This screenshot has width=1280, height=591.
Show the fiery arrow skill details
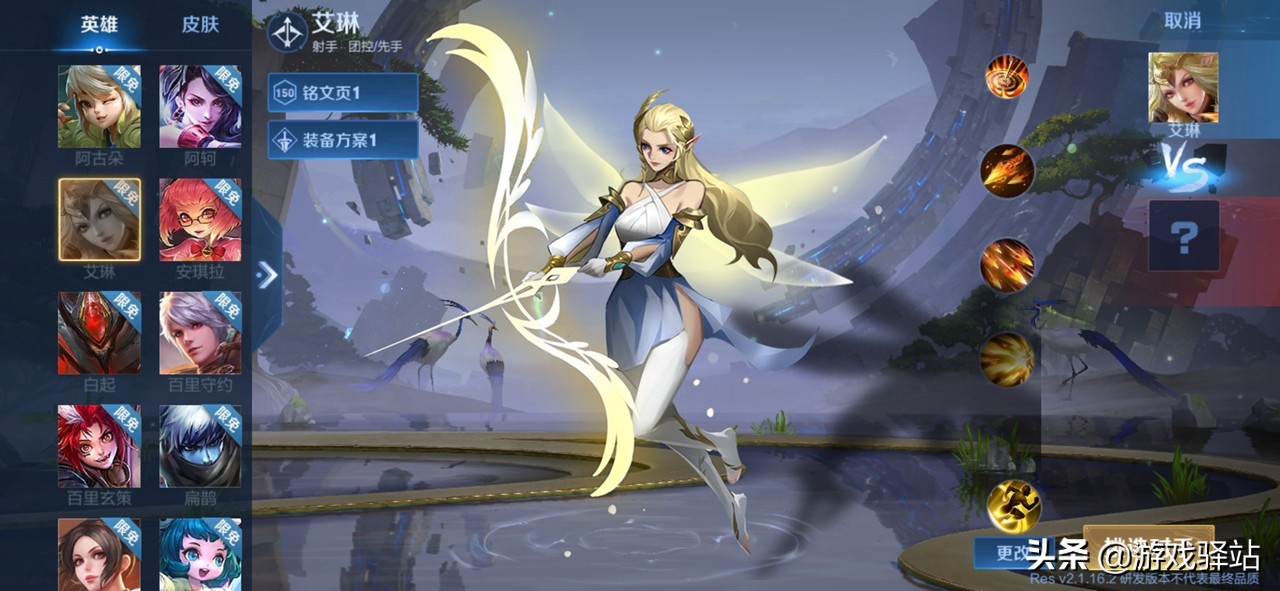pos(1007,171)
